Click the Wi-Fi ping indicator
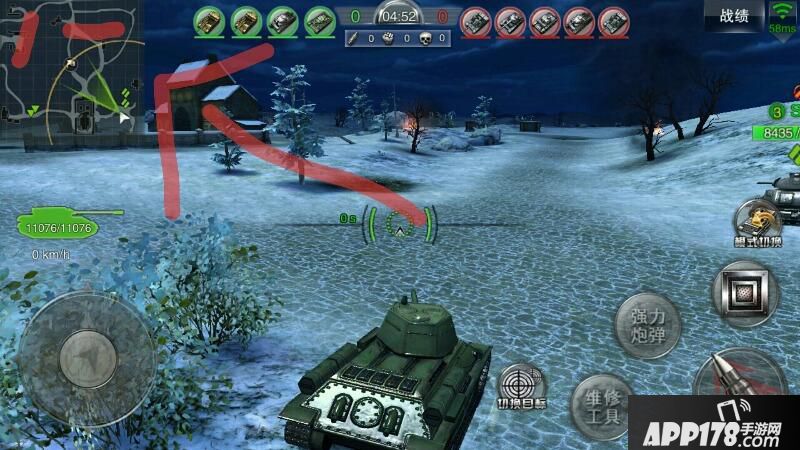Screen dimensions: 800x450 [783, 16]
